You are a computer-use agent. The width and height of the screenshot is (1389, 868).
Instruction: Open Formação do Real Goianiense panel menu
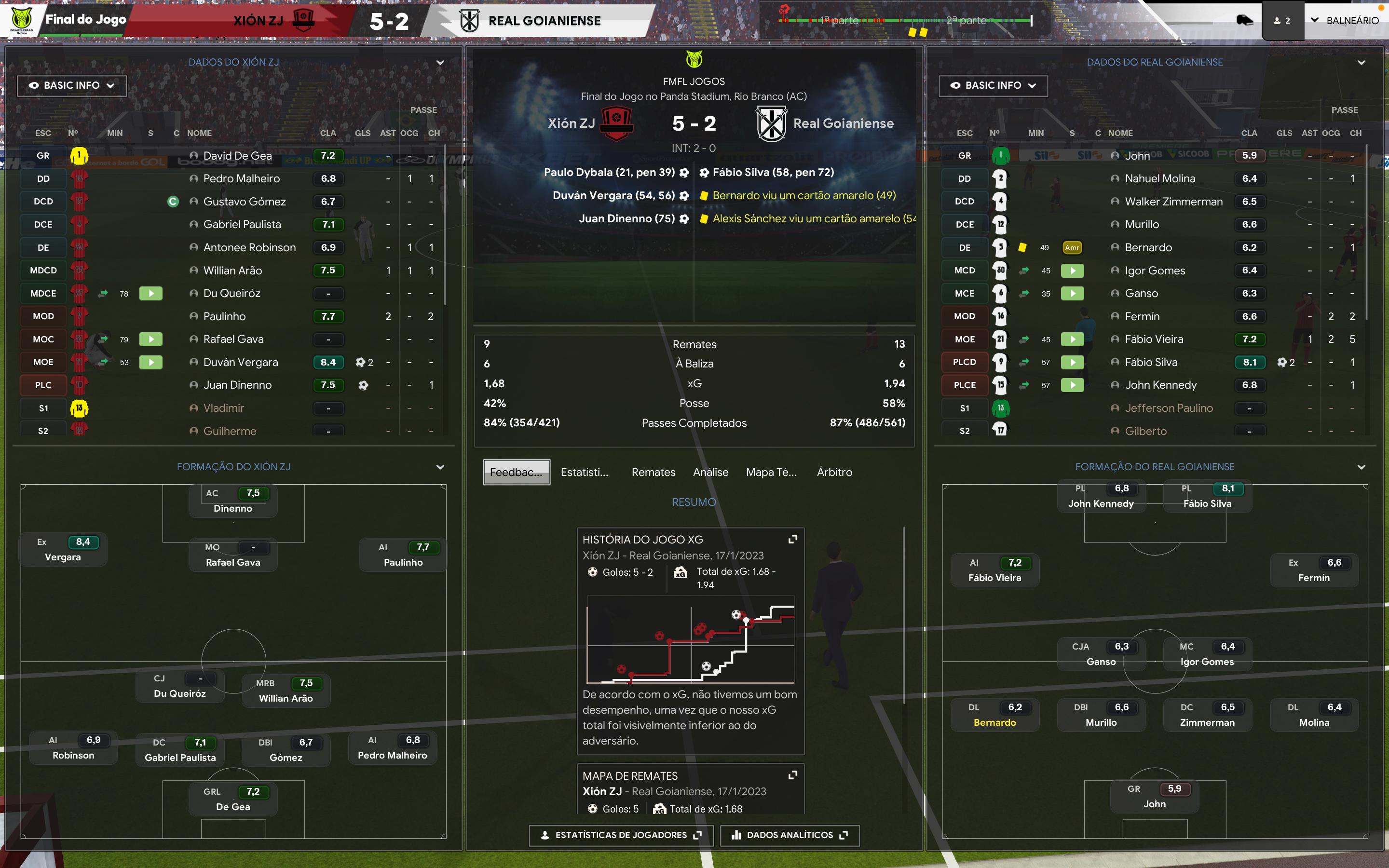pos(1362,467)
